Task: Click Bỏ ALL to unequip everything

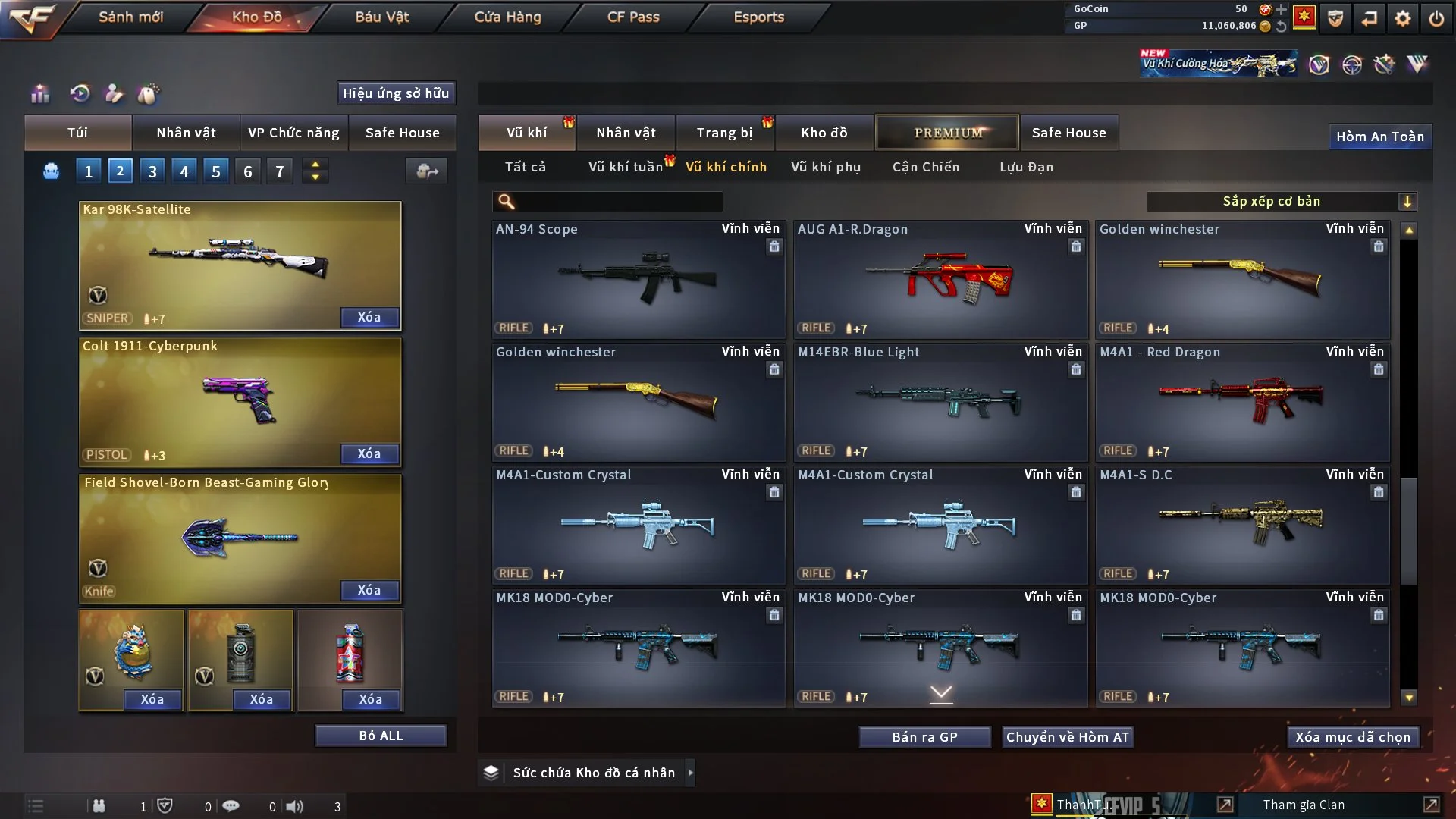Action: coord(381,736)
